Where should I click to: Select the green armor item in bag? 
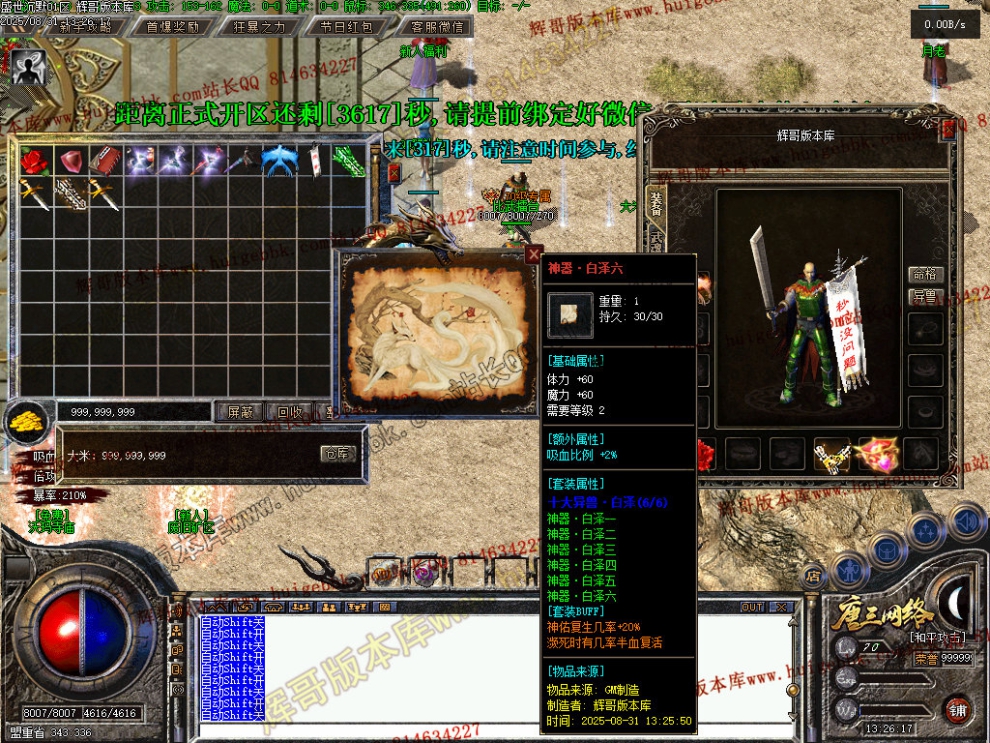[349, 160]
